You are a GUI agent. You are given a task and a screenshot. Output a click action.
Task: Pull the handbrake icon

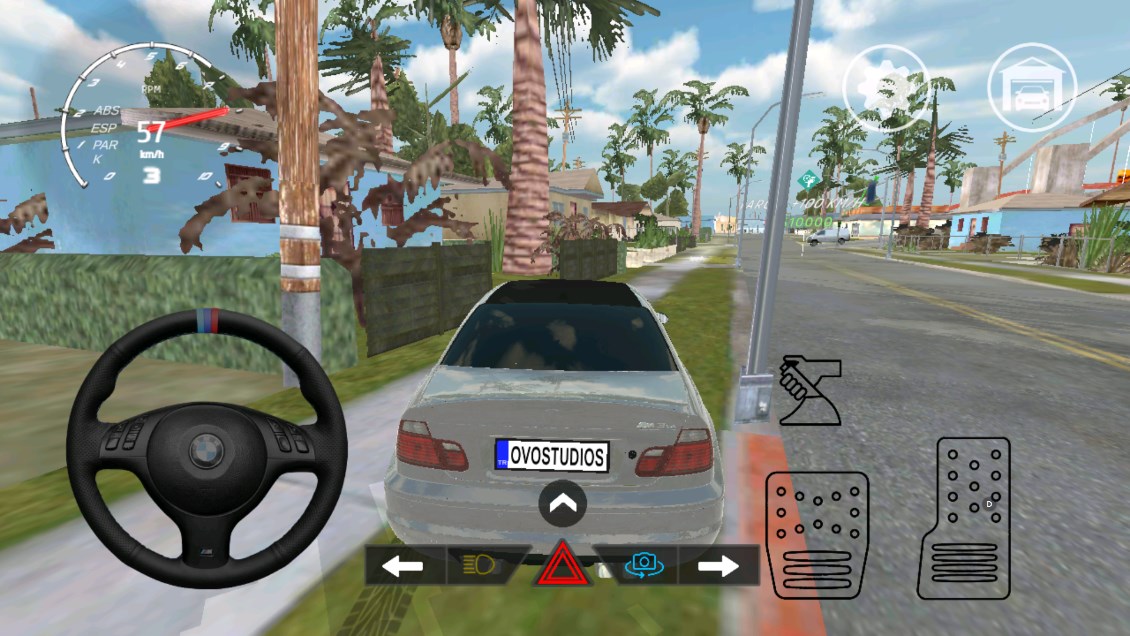[808, 390]
